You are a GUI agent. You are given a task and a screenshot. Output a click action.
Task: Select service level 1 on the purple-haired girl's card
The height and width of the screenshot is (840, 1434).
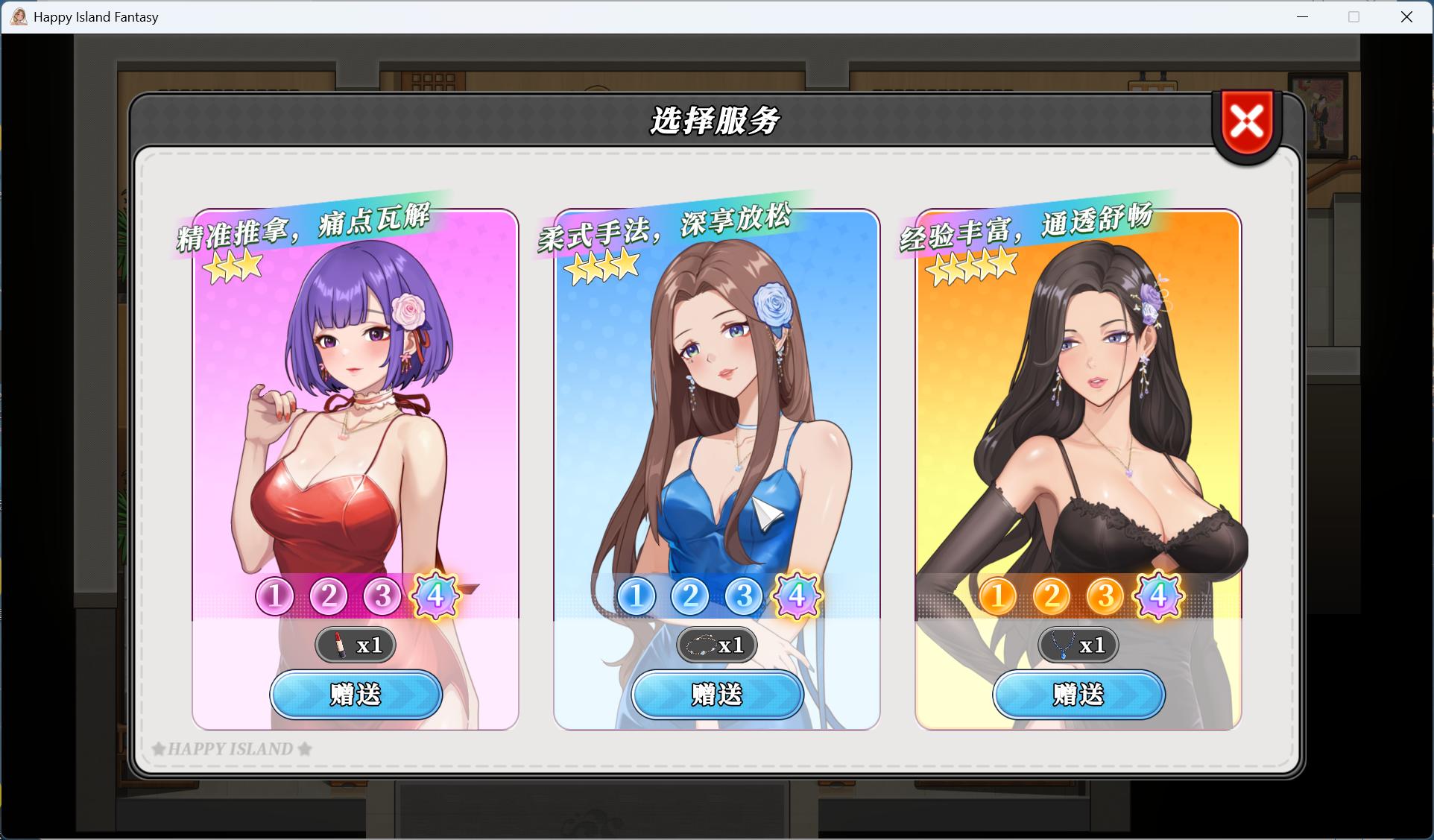click(274, 596)
